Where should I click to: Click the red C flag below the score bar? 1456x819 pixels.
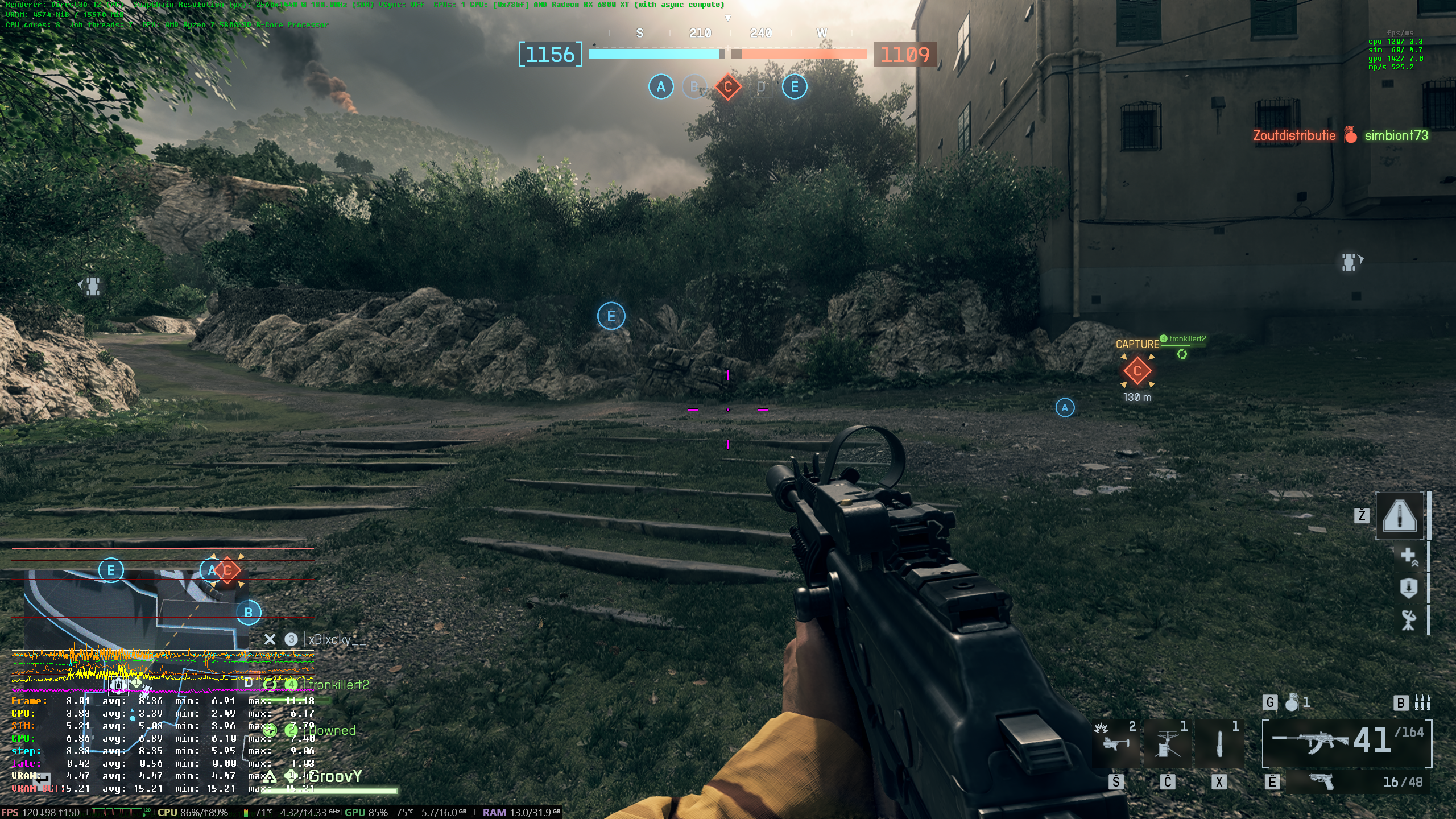[727, 87]
